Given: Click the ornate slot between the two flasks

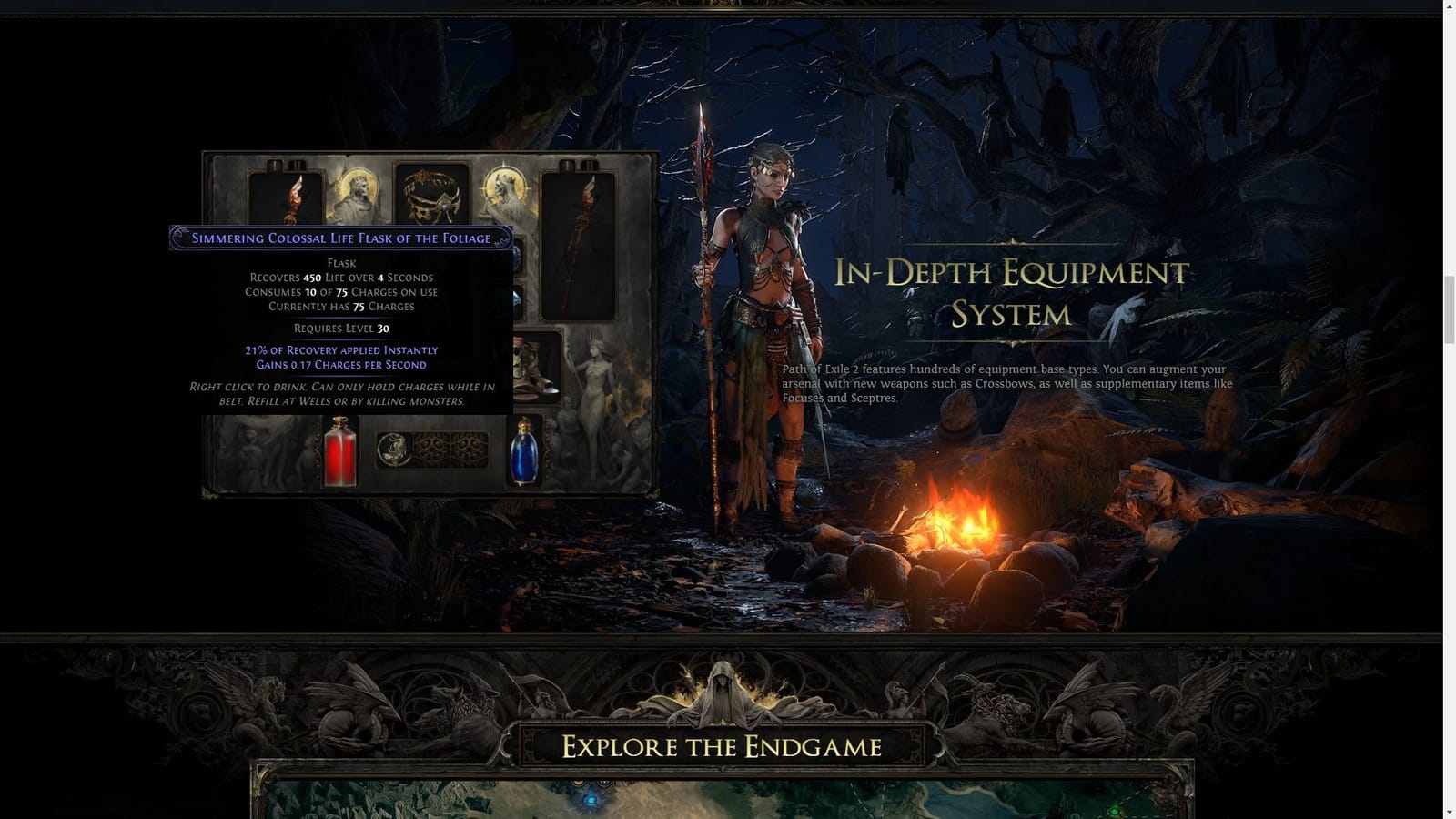Looking at the screenshot, I should (431, 450).
